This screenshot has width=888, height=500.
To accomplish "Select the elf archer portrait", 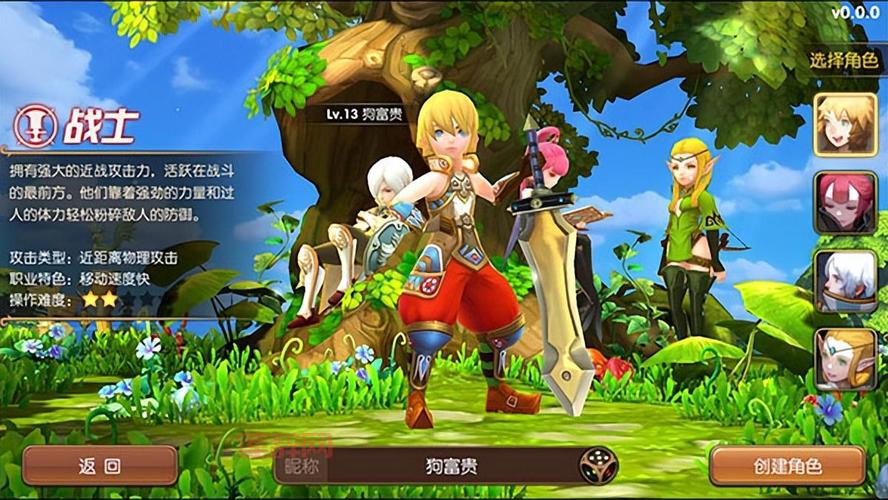I will (845, 358).
